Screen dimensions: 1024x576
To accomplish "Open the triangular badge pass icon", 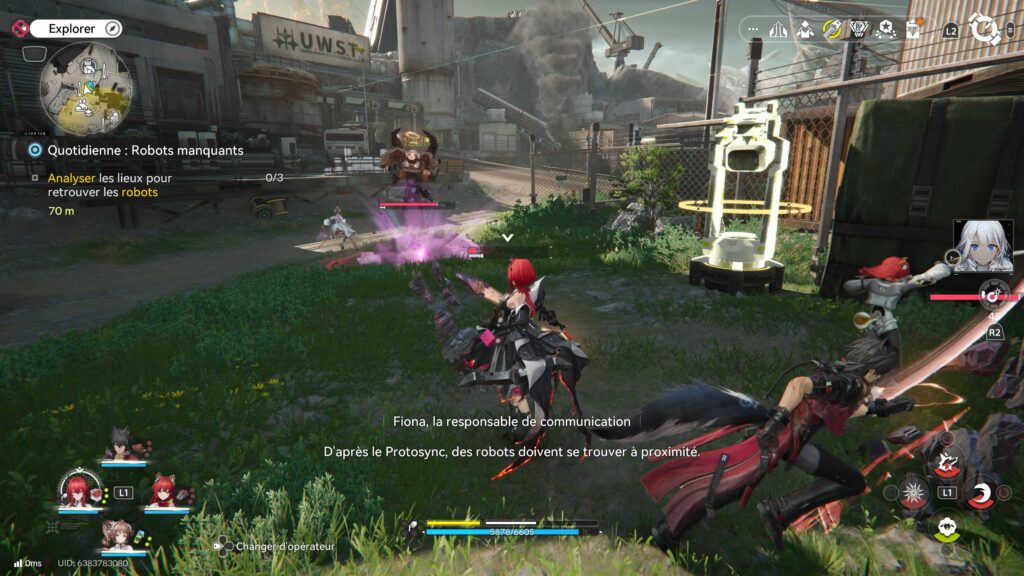I will [x=858, y=29].
